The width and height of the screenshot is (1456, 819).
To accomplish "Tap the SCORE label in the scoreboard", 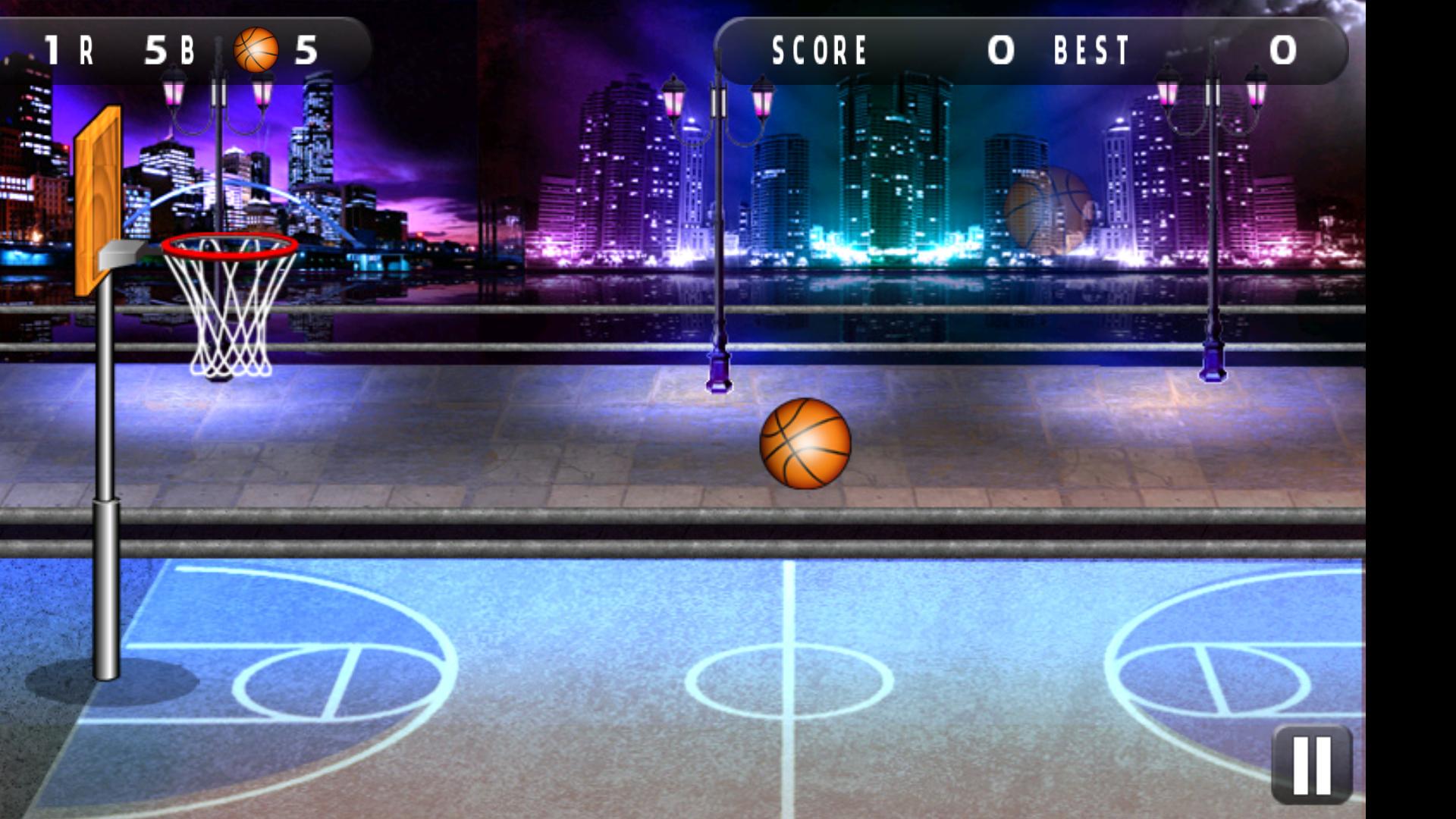I will pos(817,49).
